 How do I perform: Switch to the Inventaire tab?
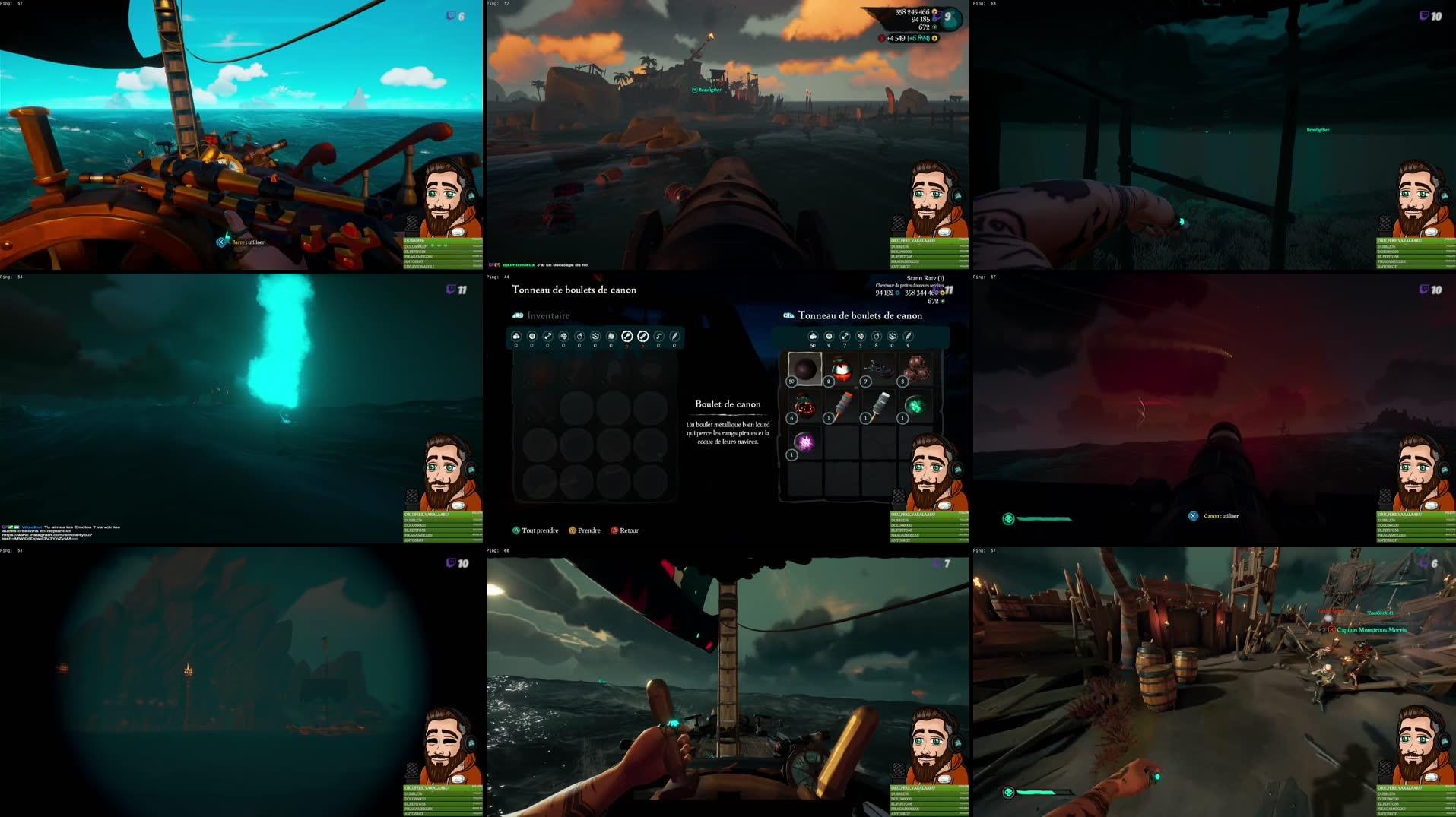click(x=547, y=315)
